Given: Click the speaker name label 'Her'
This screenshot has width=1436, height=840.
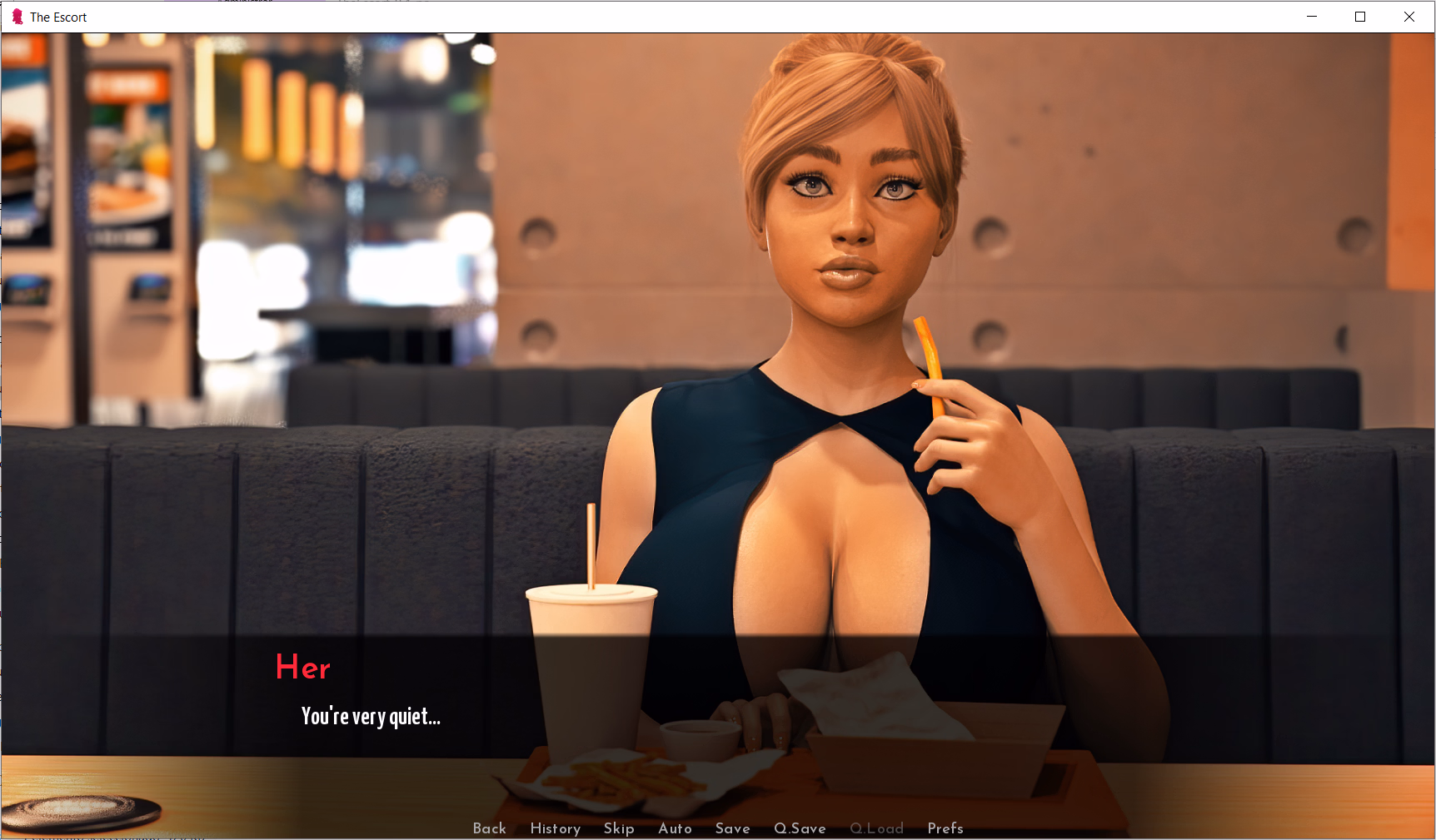Looking at the screenshot, I should [x=303, y=667].
